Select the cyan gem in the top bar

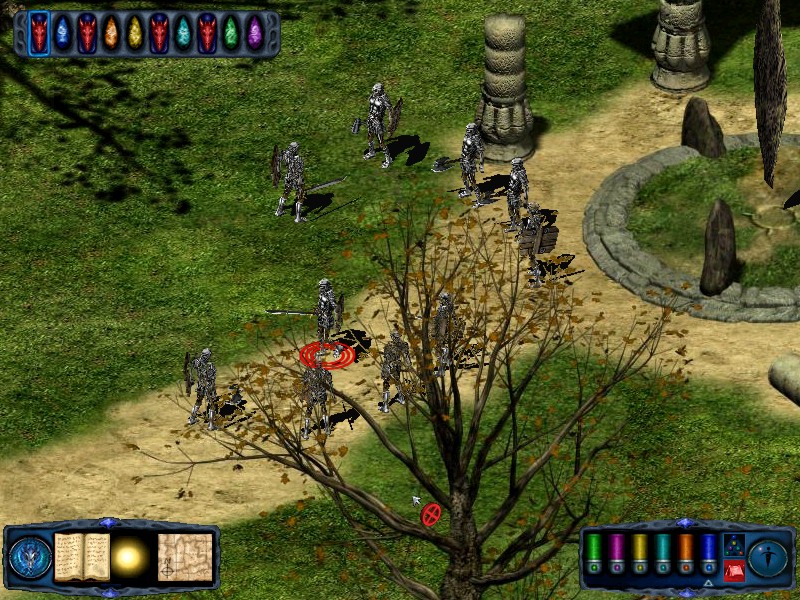point(183,34)
